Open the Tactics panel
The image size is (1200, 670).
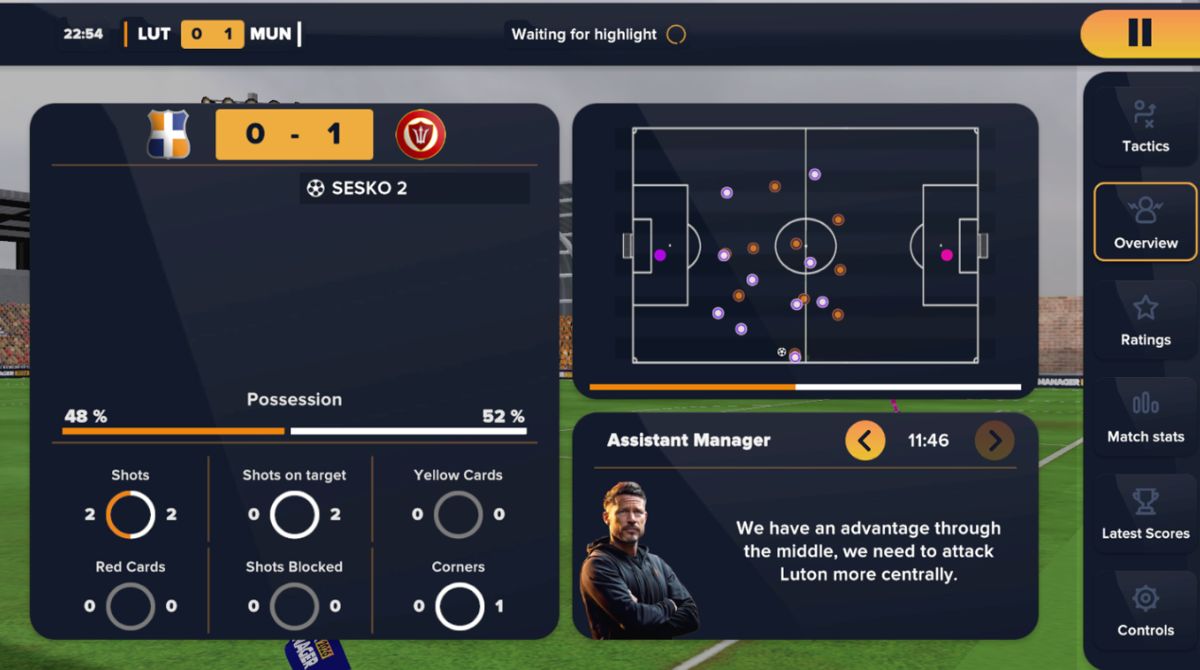pyautogui.click(x=1145, y=126)
